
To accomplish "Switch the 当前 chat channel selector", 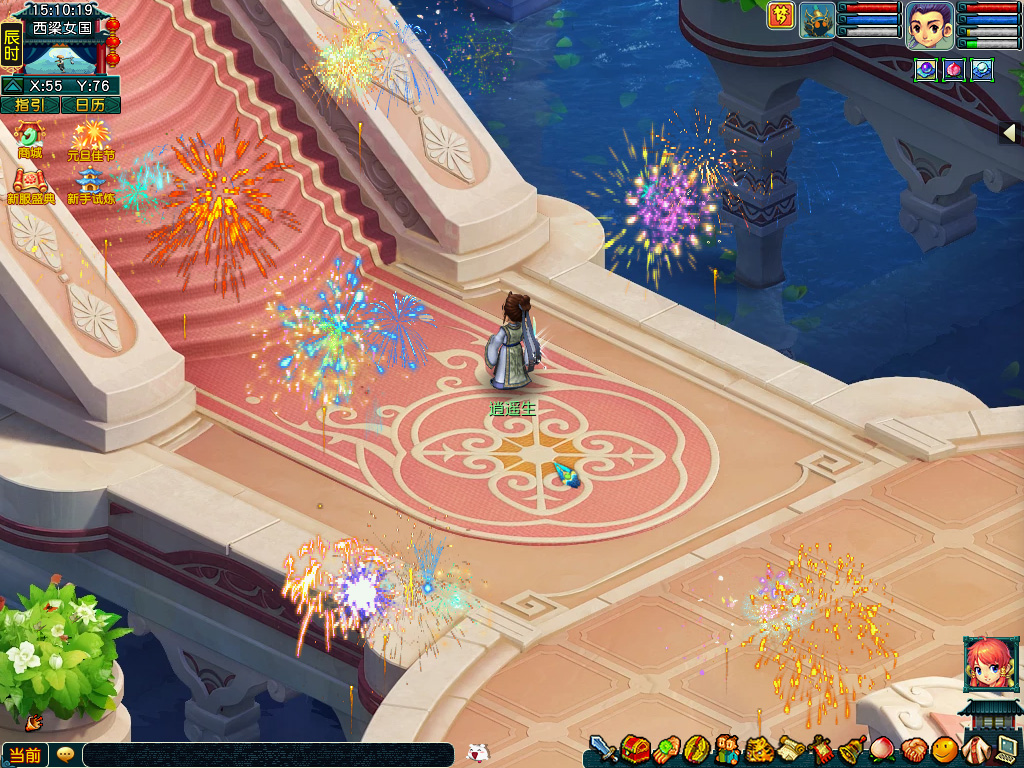I will pyautogui.click(x=25, y=755).
